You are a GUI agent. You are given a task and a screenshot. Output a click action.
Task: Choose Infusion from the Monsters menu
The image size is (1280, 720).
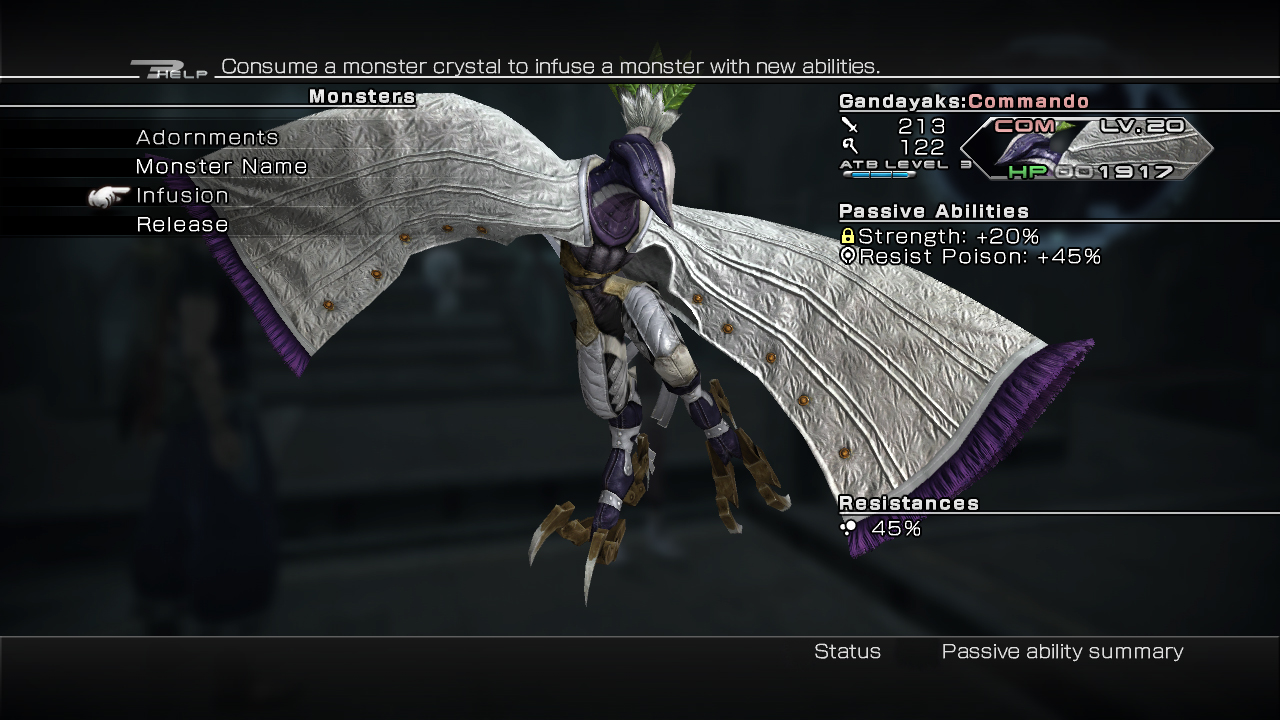(x=182, y=196)
